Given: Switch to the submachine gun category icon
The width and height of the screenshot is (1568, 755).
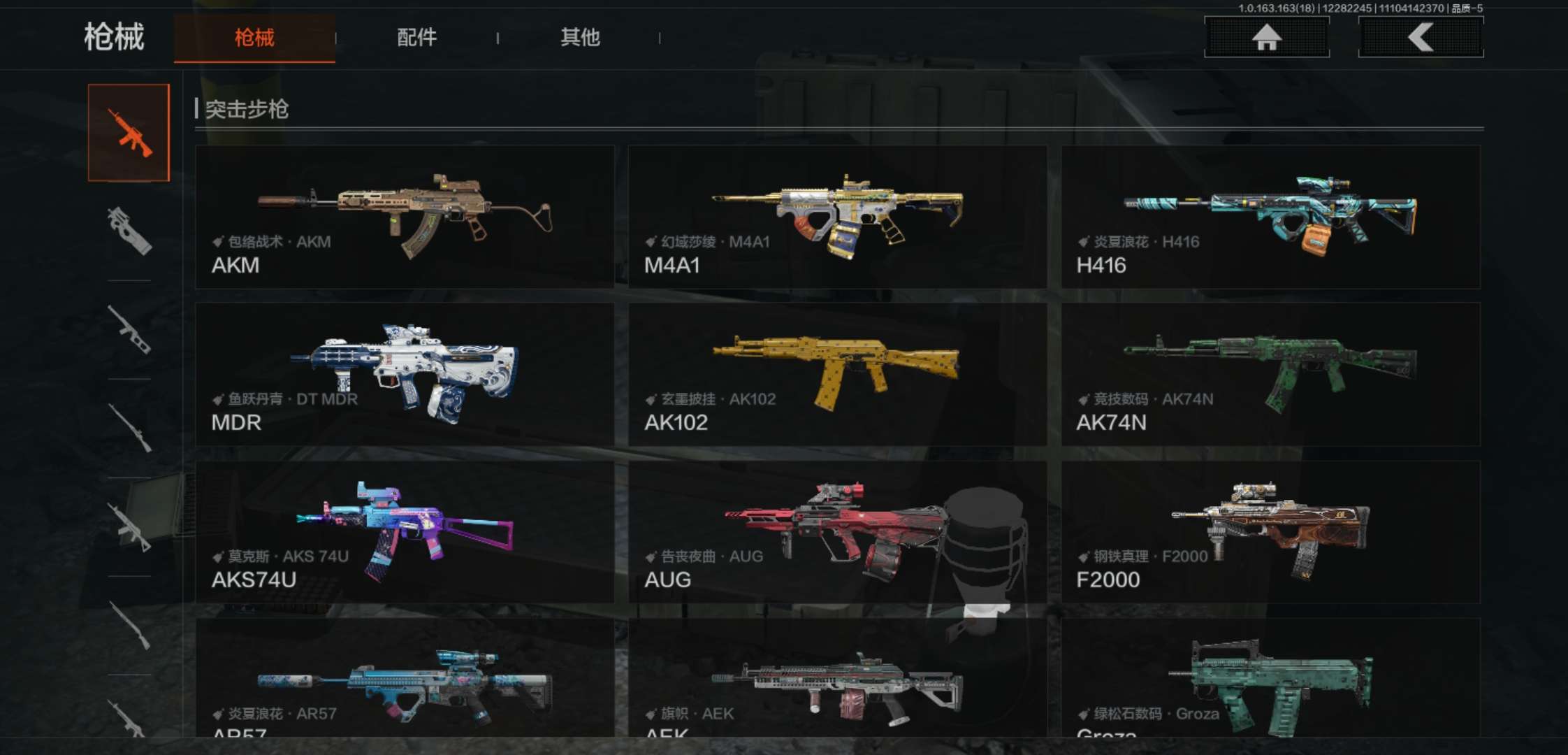Looking at the screenshot, I should (129, 231).
